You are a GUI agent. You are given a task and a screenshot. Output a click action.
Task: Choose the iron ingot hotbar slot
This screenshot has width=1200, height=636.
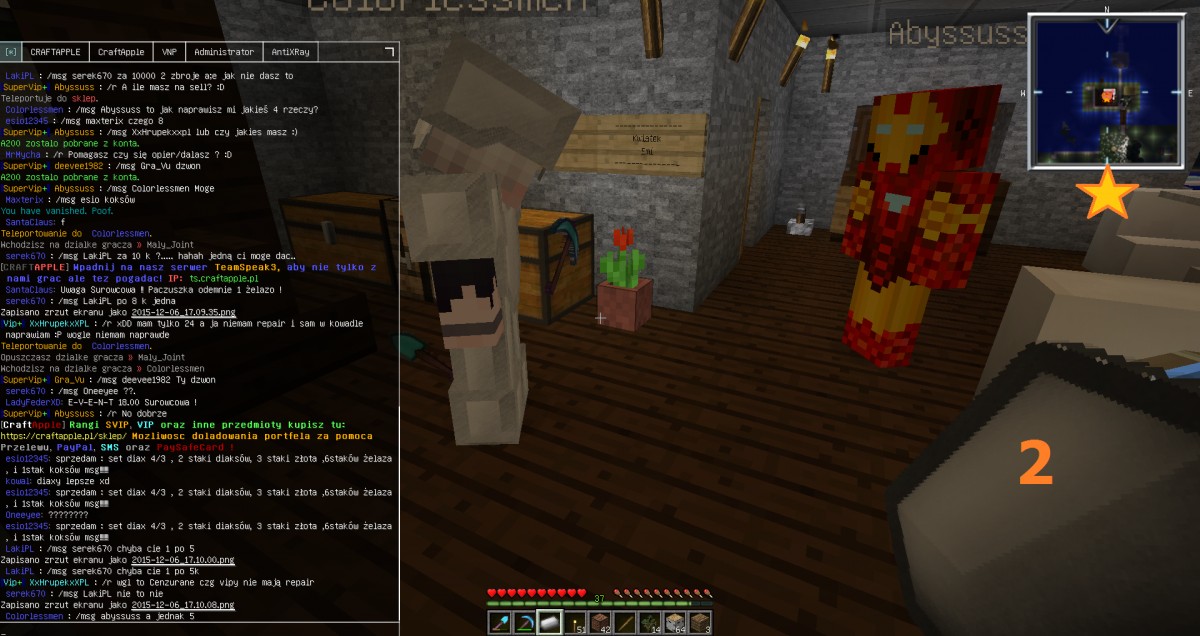coord(550,622)
